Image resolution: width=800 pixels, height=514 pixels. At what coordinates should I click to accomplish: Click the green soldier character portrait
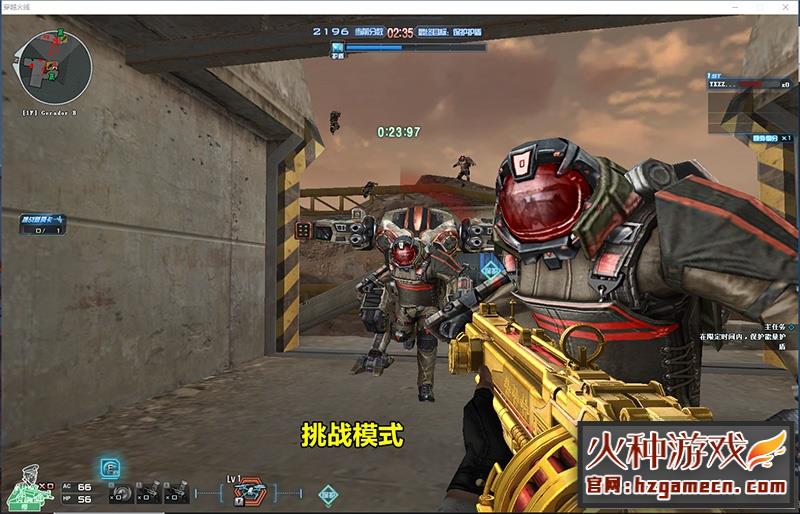[27, 490]
